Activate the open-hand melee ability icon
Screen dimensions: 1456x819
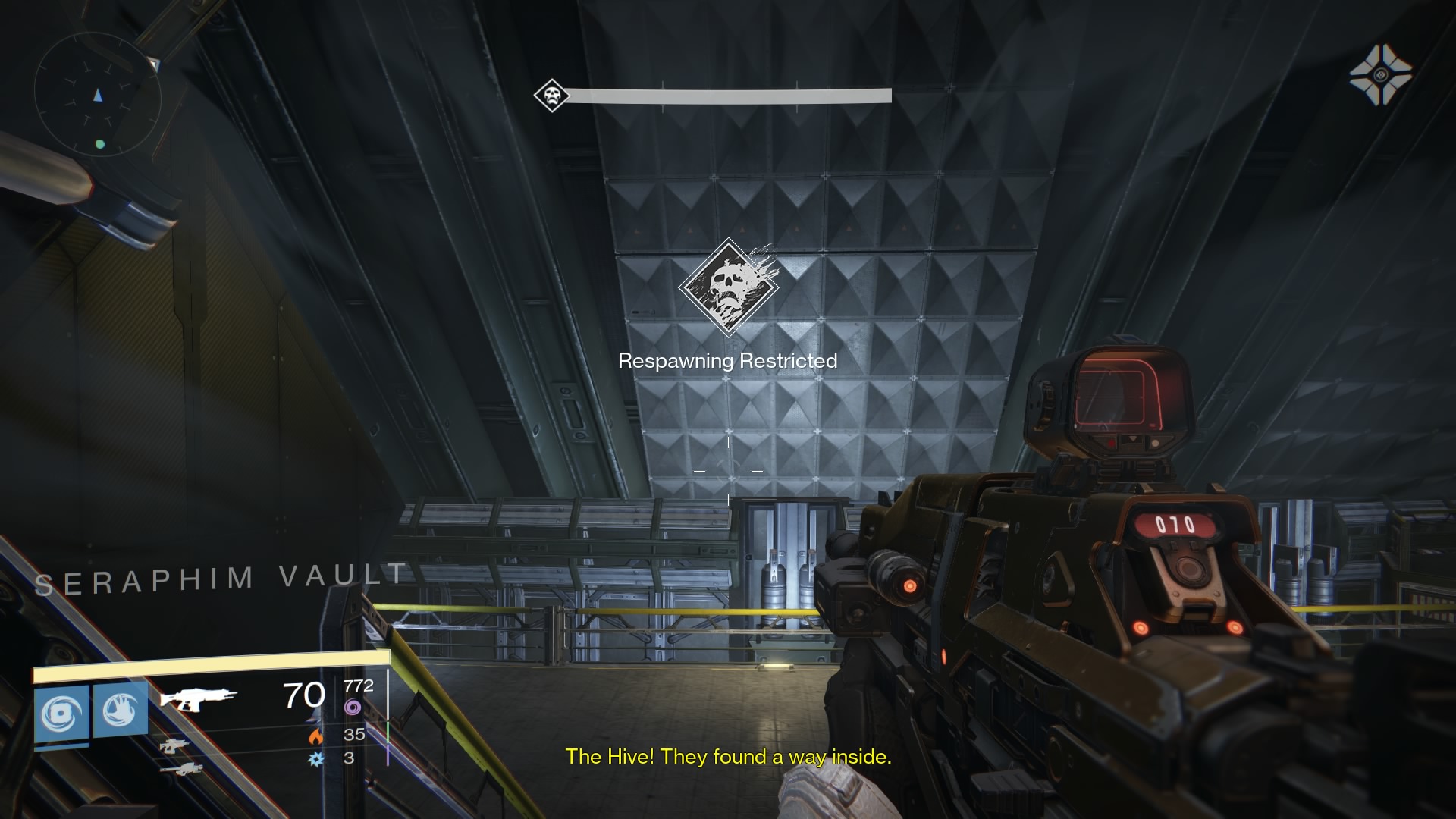coord(121,711)
